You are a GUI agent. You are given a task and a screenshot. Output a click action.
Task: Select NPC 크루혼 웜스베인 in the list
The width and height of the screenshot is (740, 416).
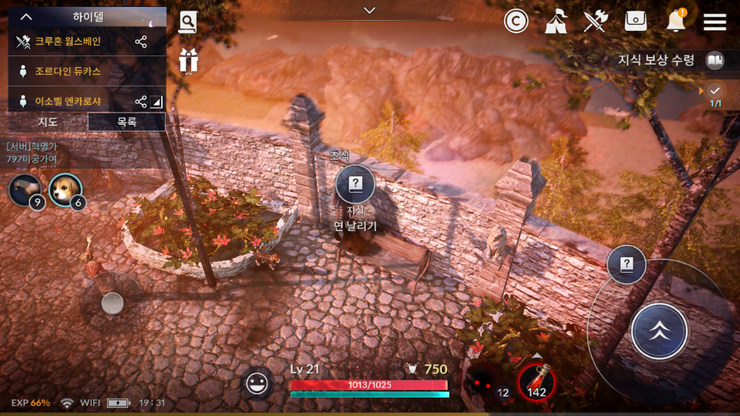coord(68,42)
